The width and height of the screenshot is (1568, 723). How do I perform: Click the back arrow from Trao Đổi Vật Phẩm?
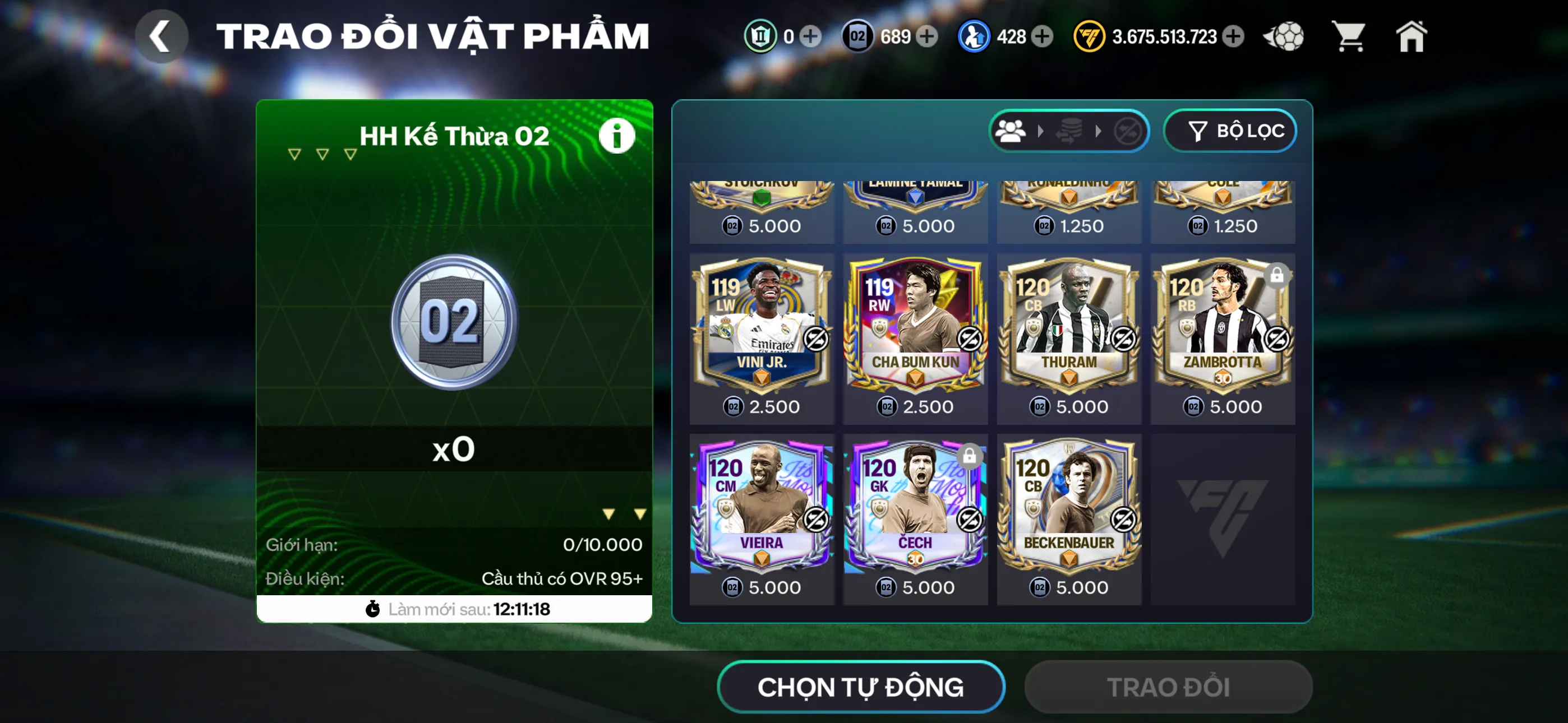[x=161, y=36]
